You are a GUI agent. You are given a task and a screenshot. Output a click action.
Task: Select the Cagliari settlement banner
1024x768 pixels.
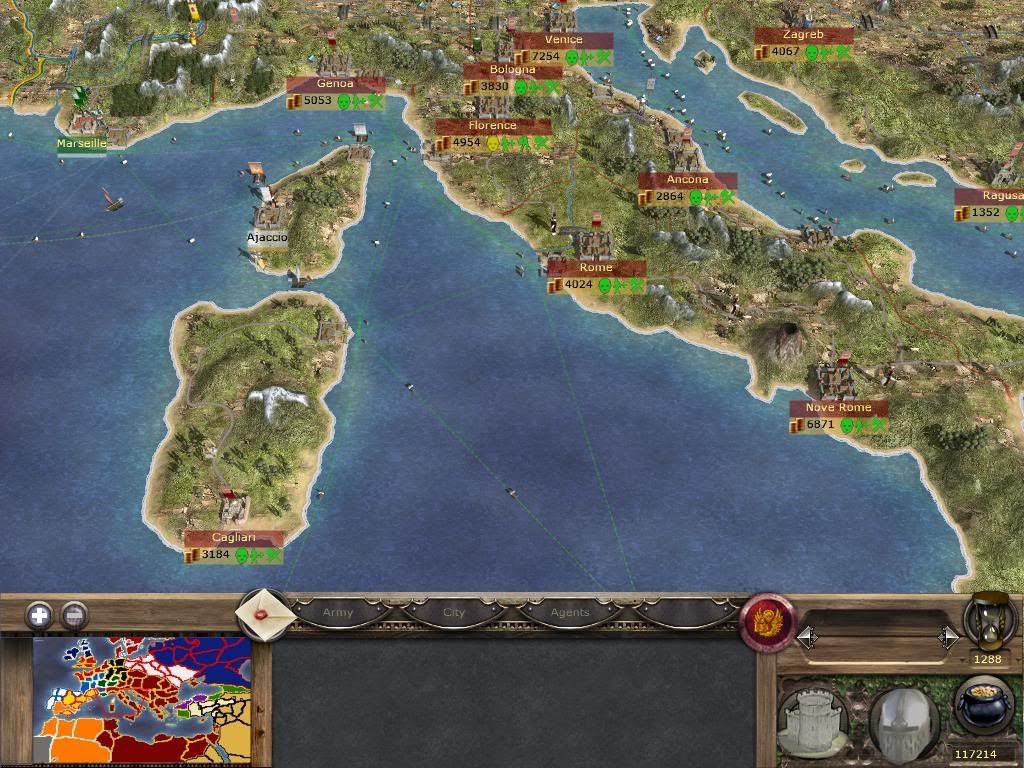[x=234, y=538]
